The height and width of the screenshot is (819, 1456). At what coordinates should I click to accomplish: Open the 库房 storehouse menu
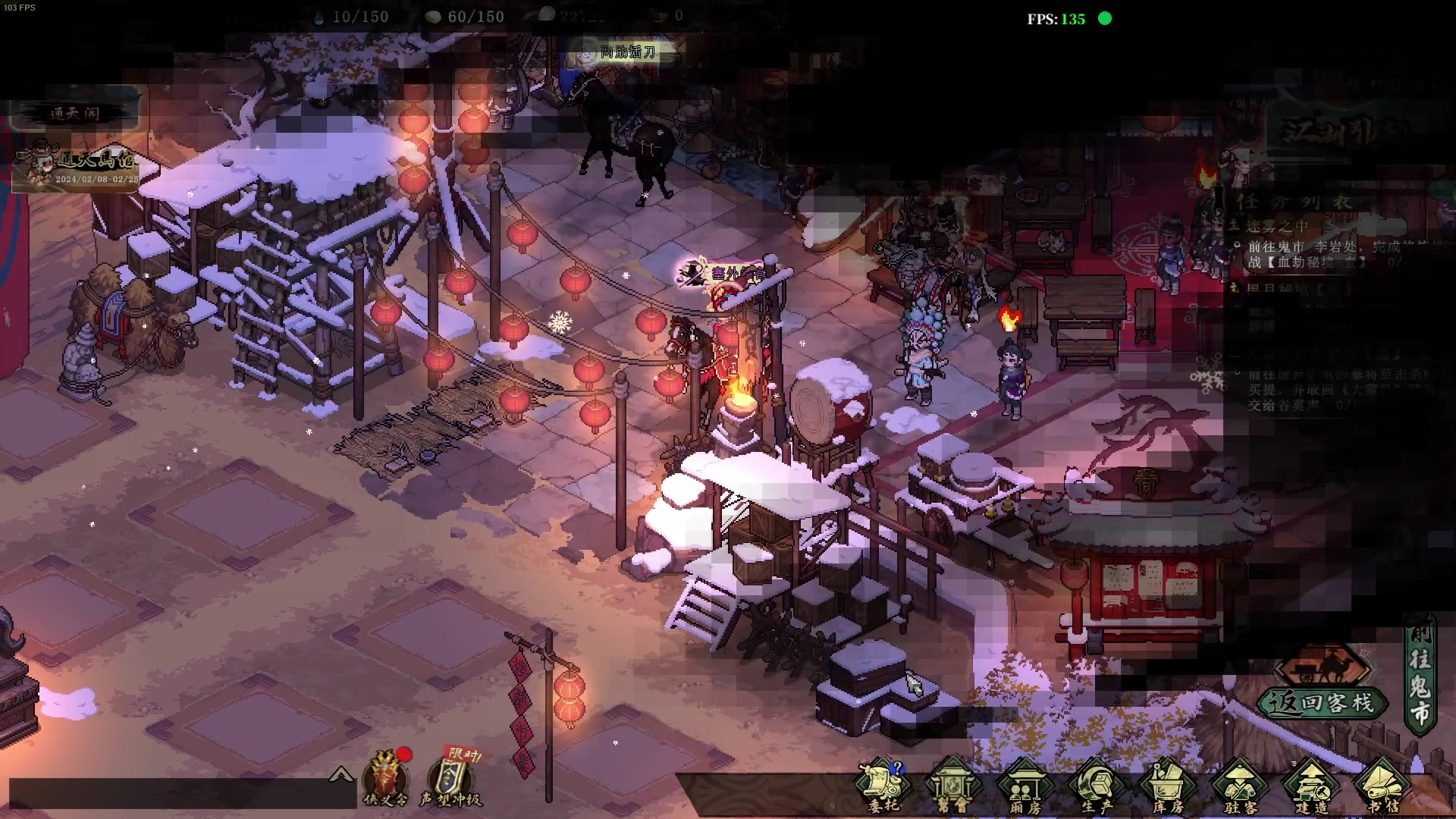coord(1168,786)
